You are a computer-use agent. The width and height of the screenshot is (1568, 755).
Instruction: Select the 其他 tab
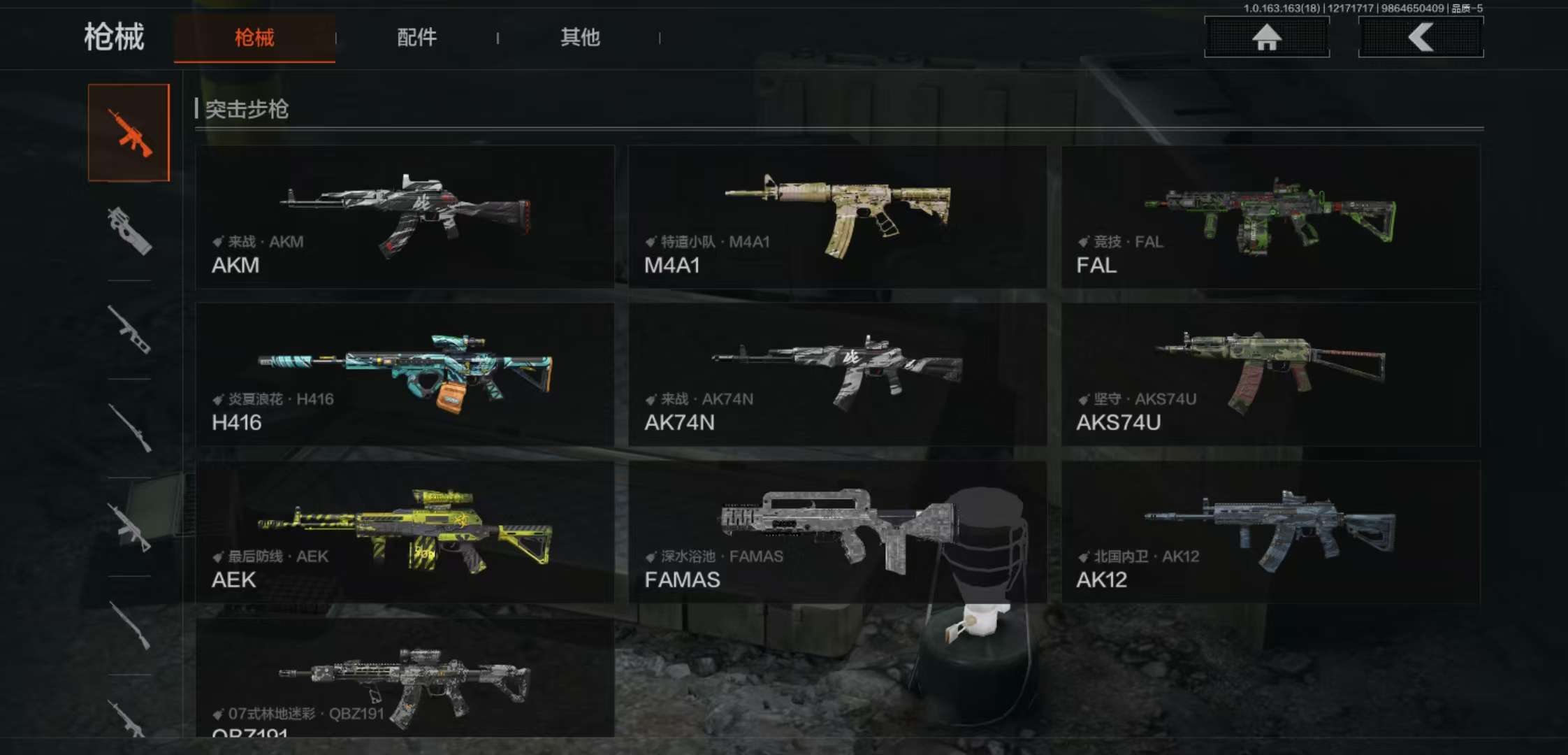click(580, 38)
